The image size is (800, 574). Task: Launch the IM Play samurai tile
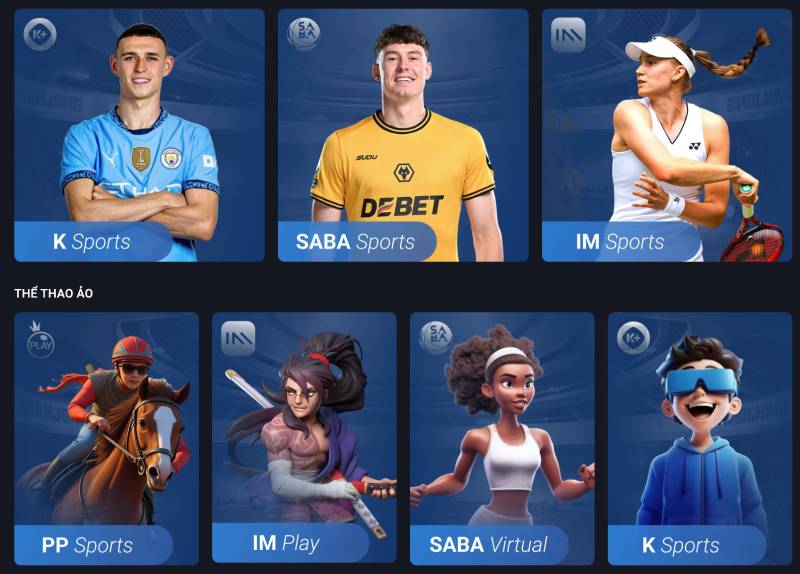(304, 438)
